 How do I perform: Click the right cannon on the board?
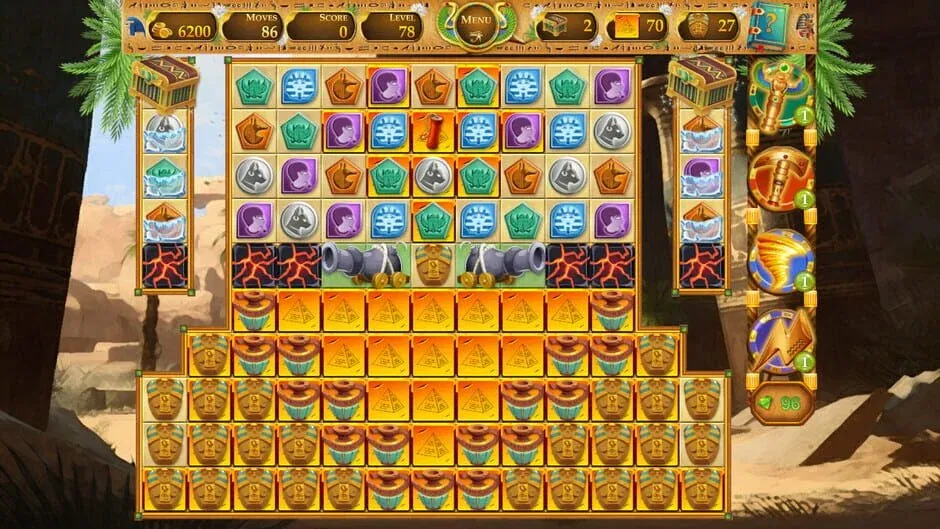pos(503,264)
